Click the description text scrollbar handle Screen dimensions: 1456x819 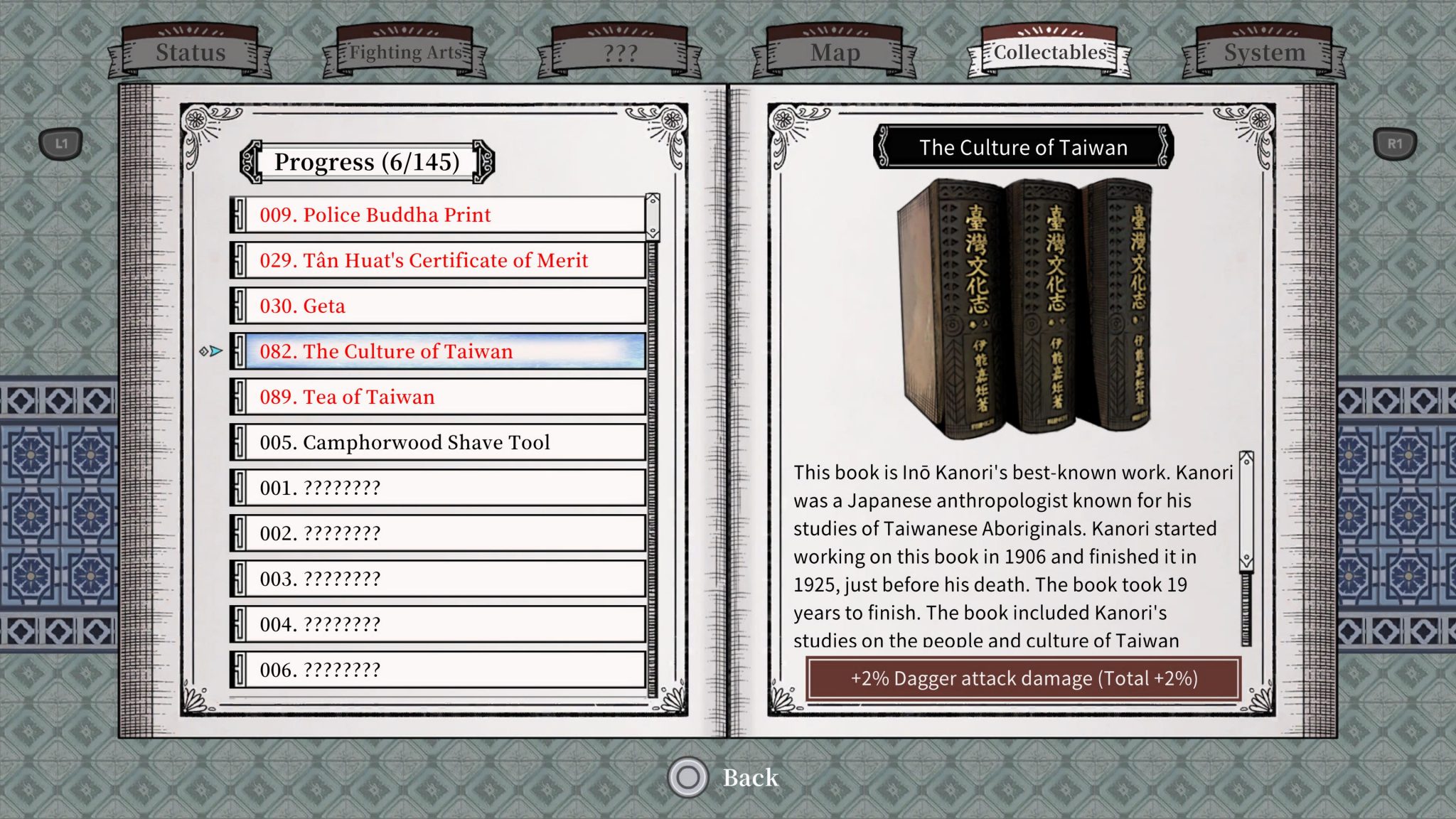tap(1246, 510)
